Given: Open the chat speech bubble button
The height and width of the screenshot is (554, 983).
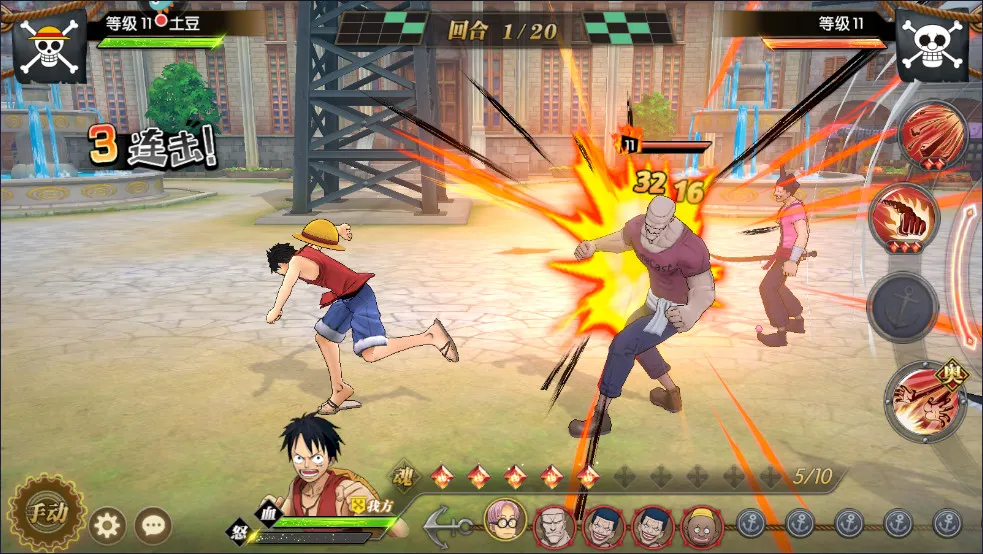Looking at the screenshot, I should [153, 524].
